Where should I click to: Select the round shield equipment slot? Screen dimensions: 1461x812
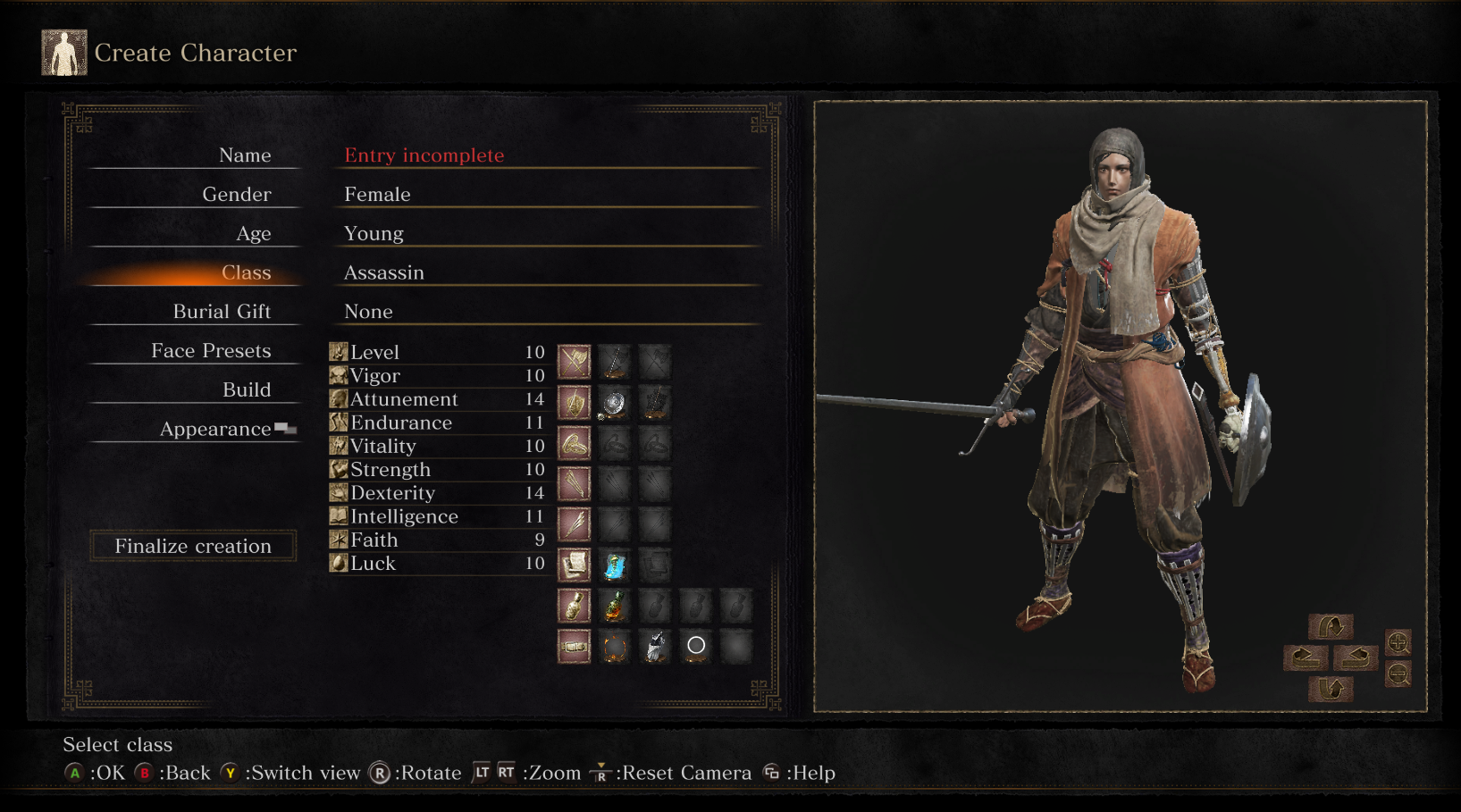tap(614, 404)
